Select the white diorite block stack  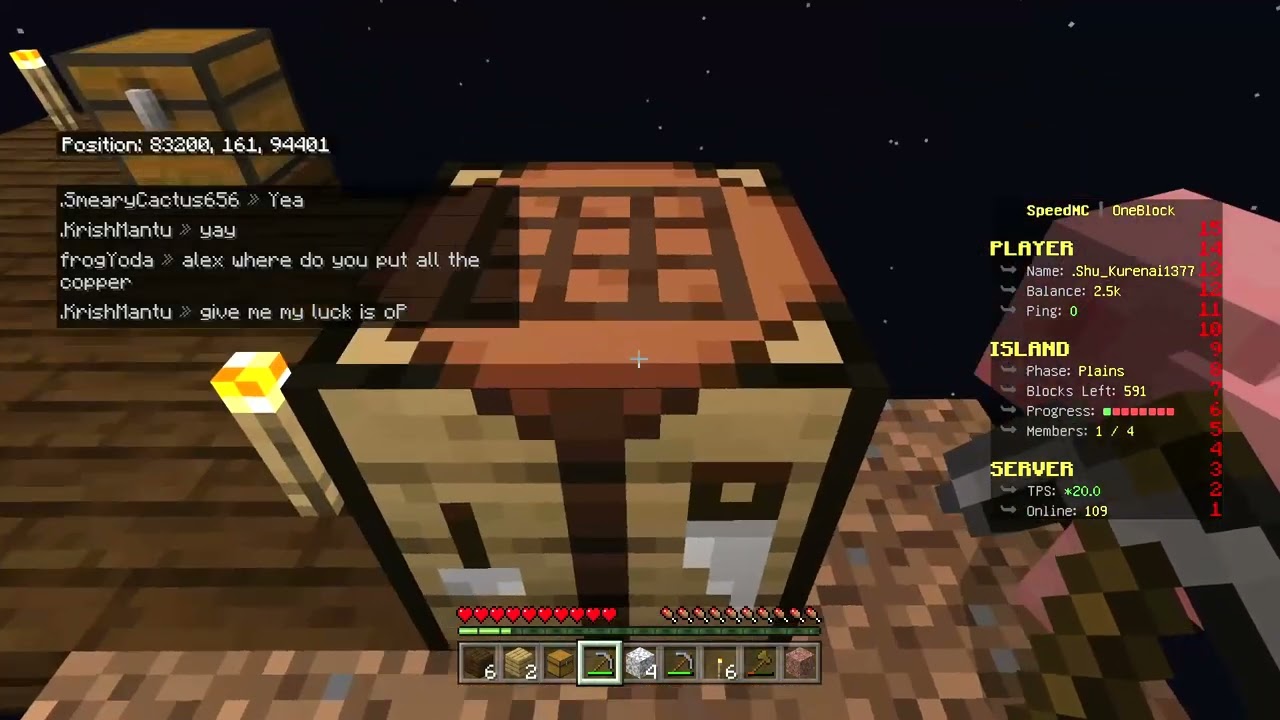pyautogui.click(x=640, y=663)
